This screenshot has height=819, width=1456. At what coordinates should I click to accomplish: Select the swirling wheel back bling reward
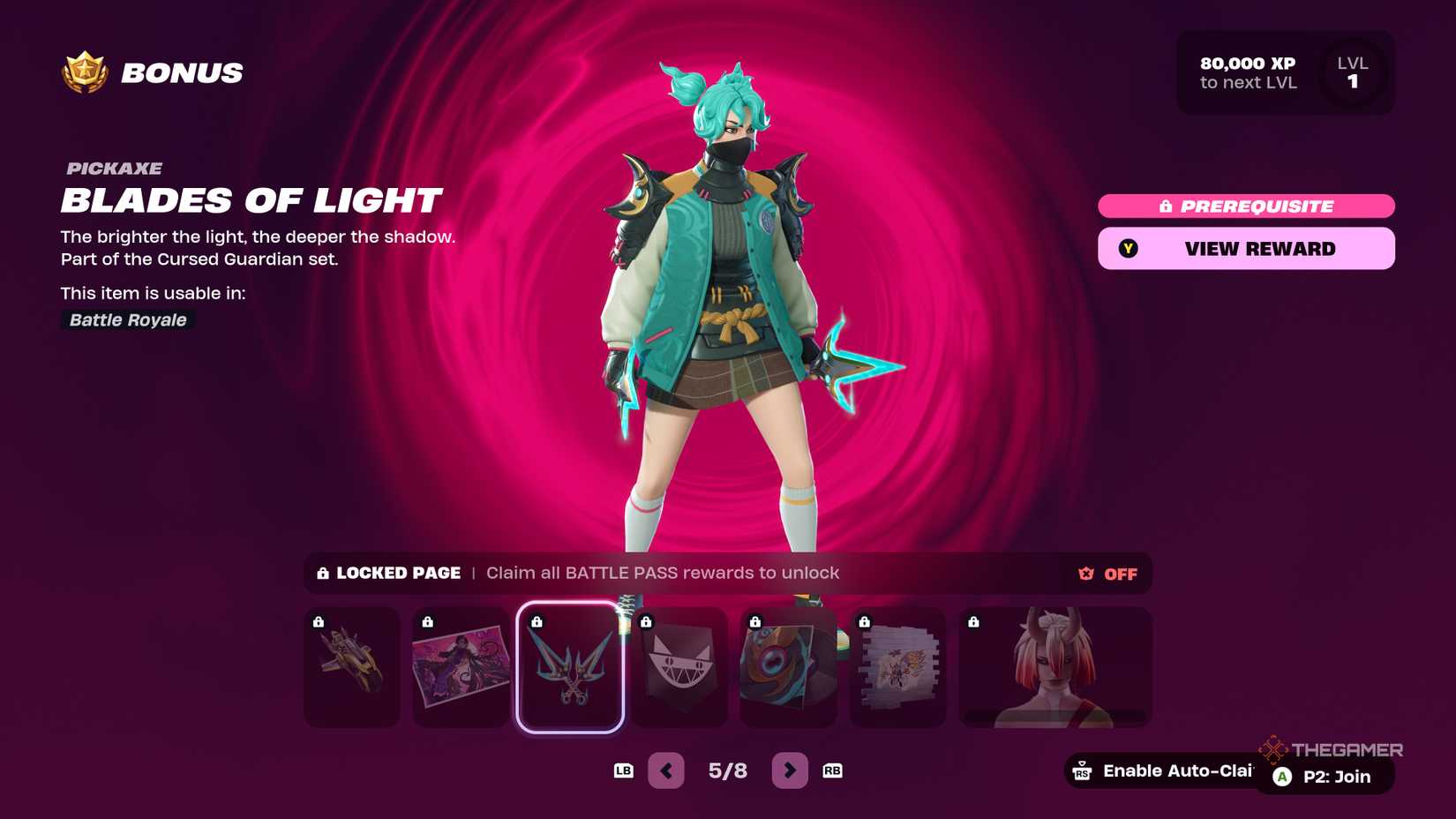coord(788,668)
